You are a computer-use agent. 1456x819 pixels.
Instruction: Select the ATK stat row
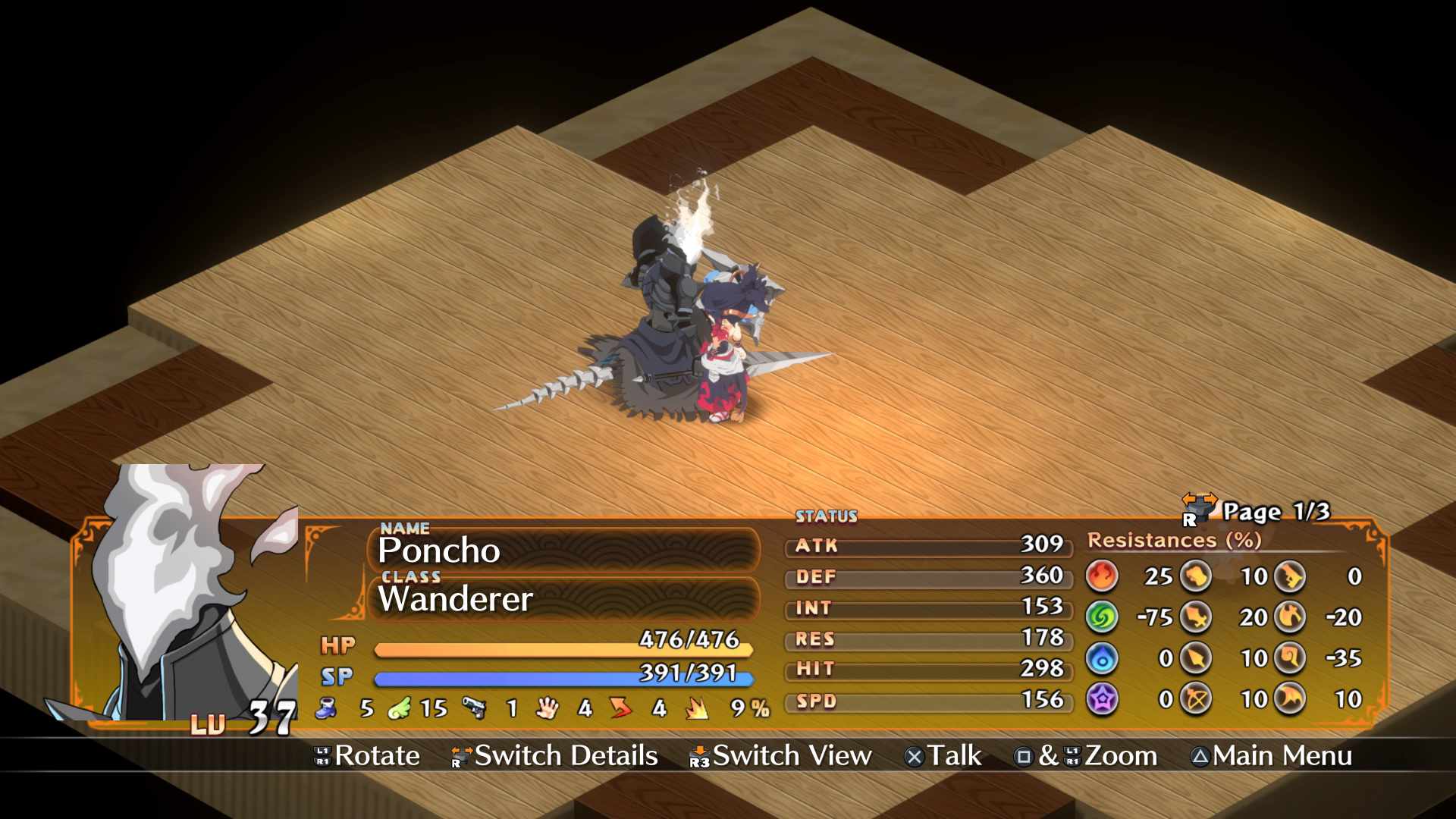coord(929,545)
